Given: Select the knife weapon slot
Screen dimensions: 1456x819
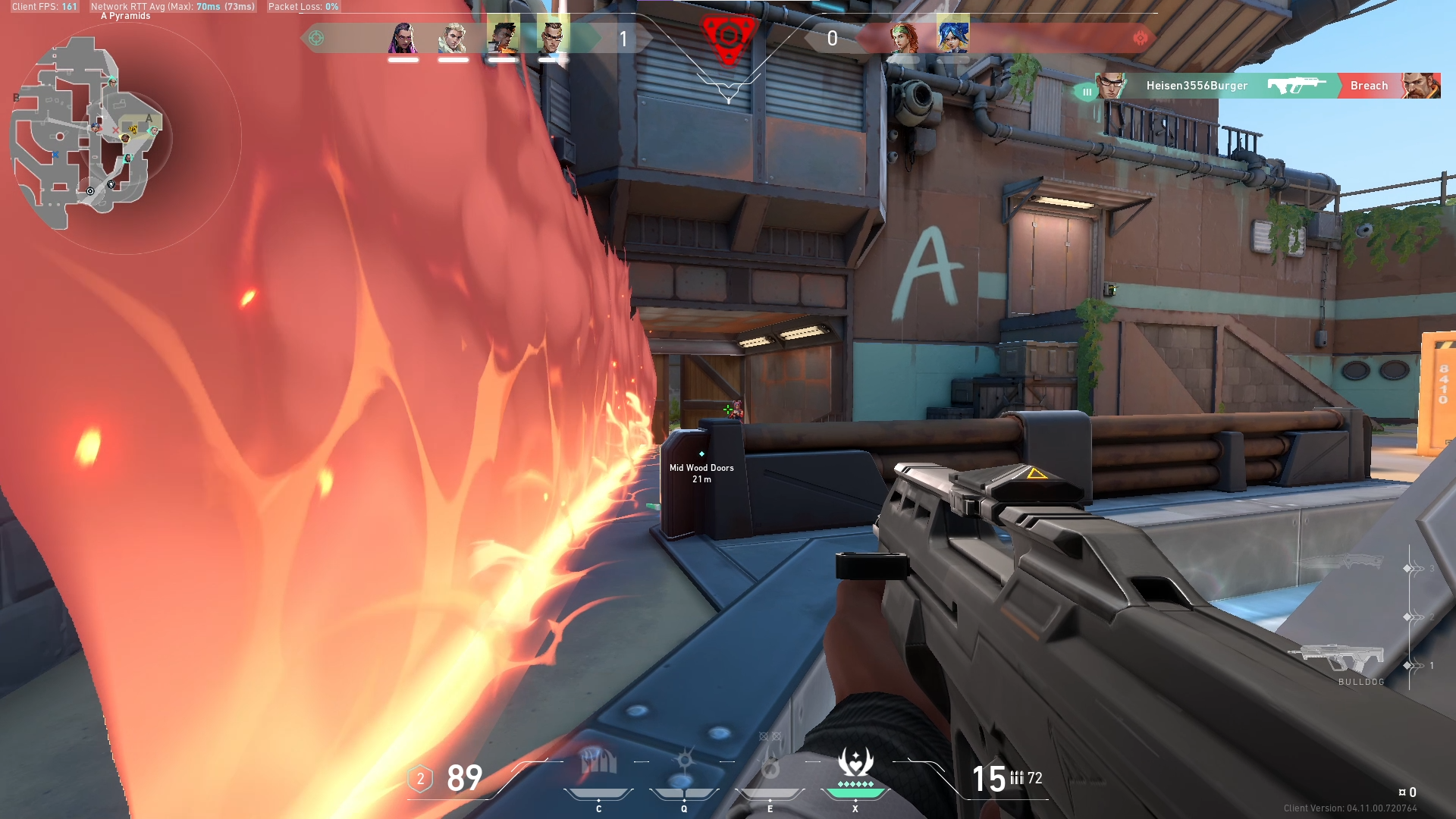Looking at the screenshot, I should (1344, 562).
